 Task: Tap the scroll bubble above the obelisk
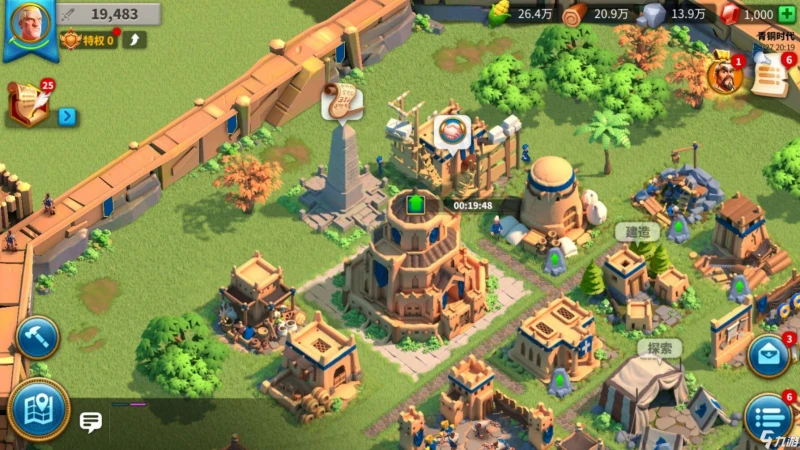click(x=340, y=100)
